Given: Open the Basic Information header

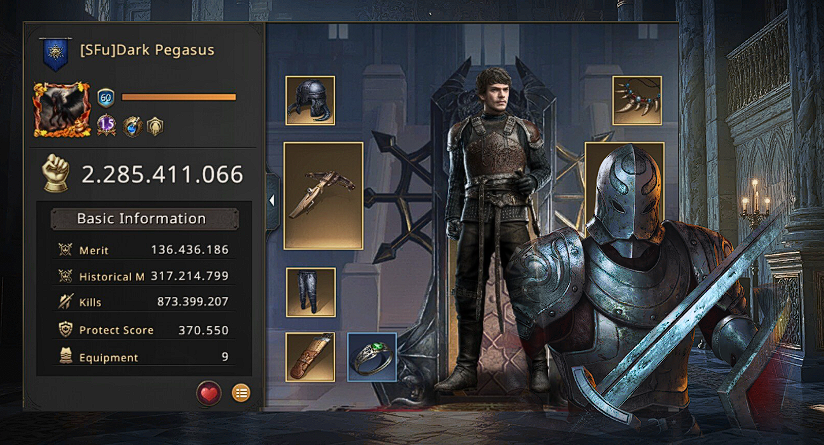Looking at the screenshot, I should [x=141, y=219].
